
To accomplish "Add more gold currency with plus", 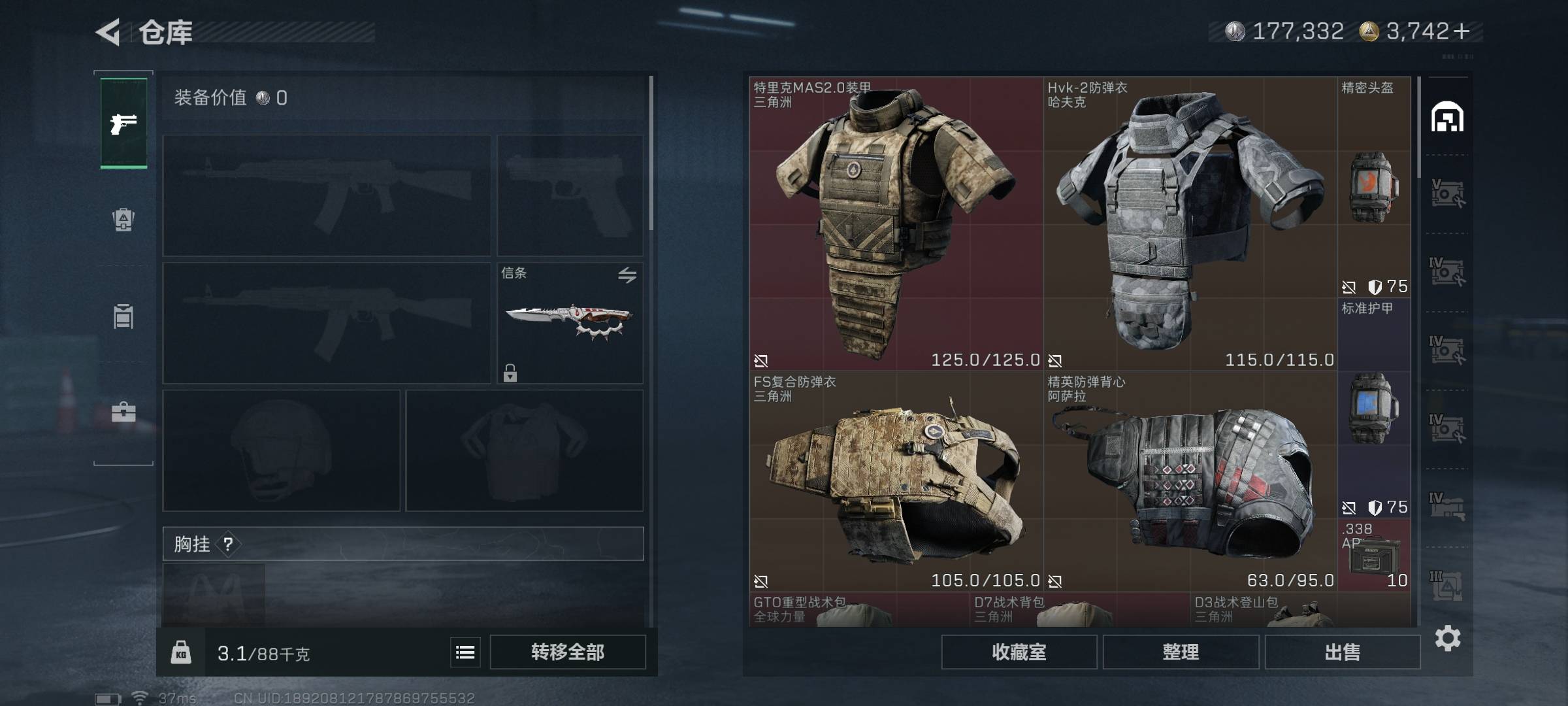I will (x=1463, y=31).
